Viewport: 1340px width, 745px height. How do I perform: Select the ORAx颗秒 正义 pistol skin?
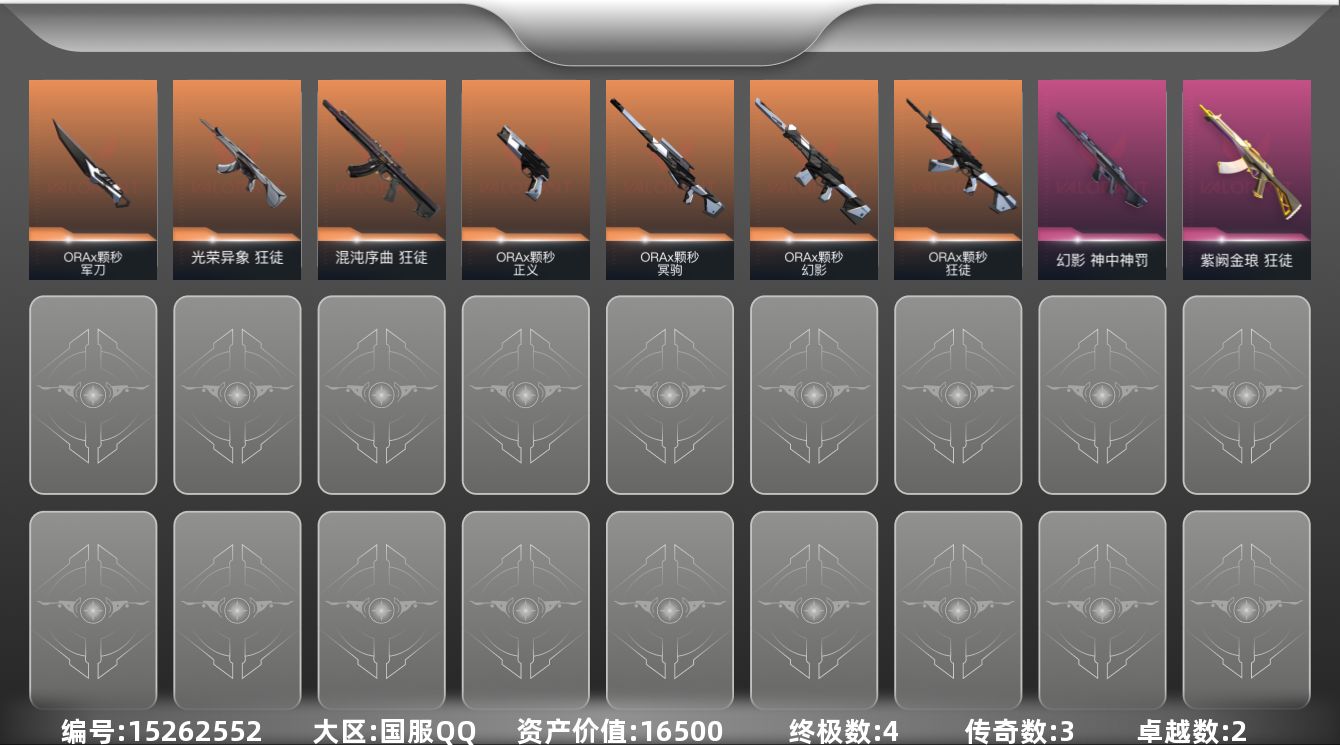[525, 180]
